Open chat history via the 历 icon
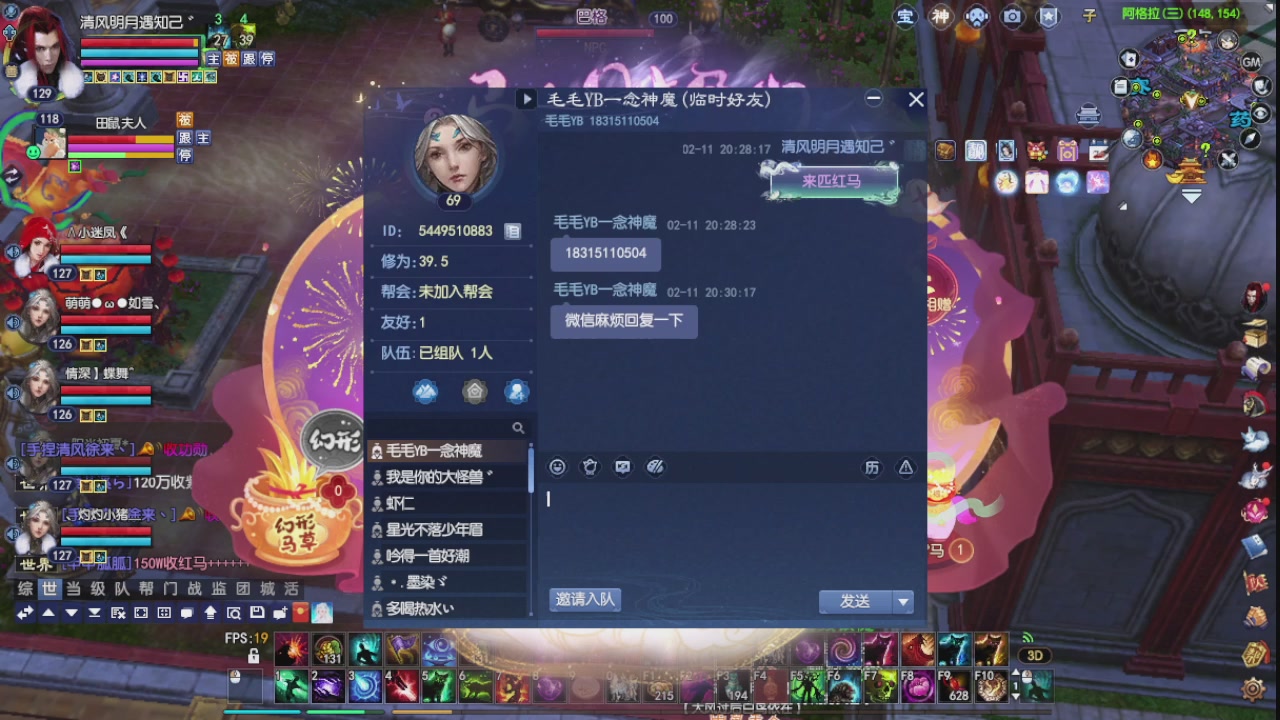1280x720 pixels. pos(871,467)
